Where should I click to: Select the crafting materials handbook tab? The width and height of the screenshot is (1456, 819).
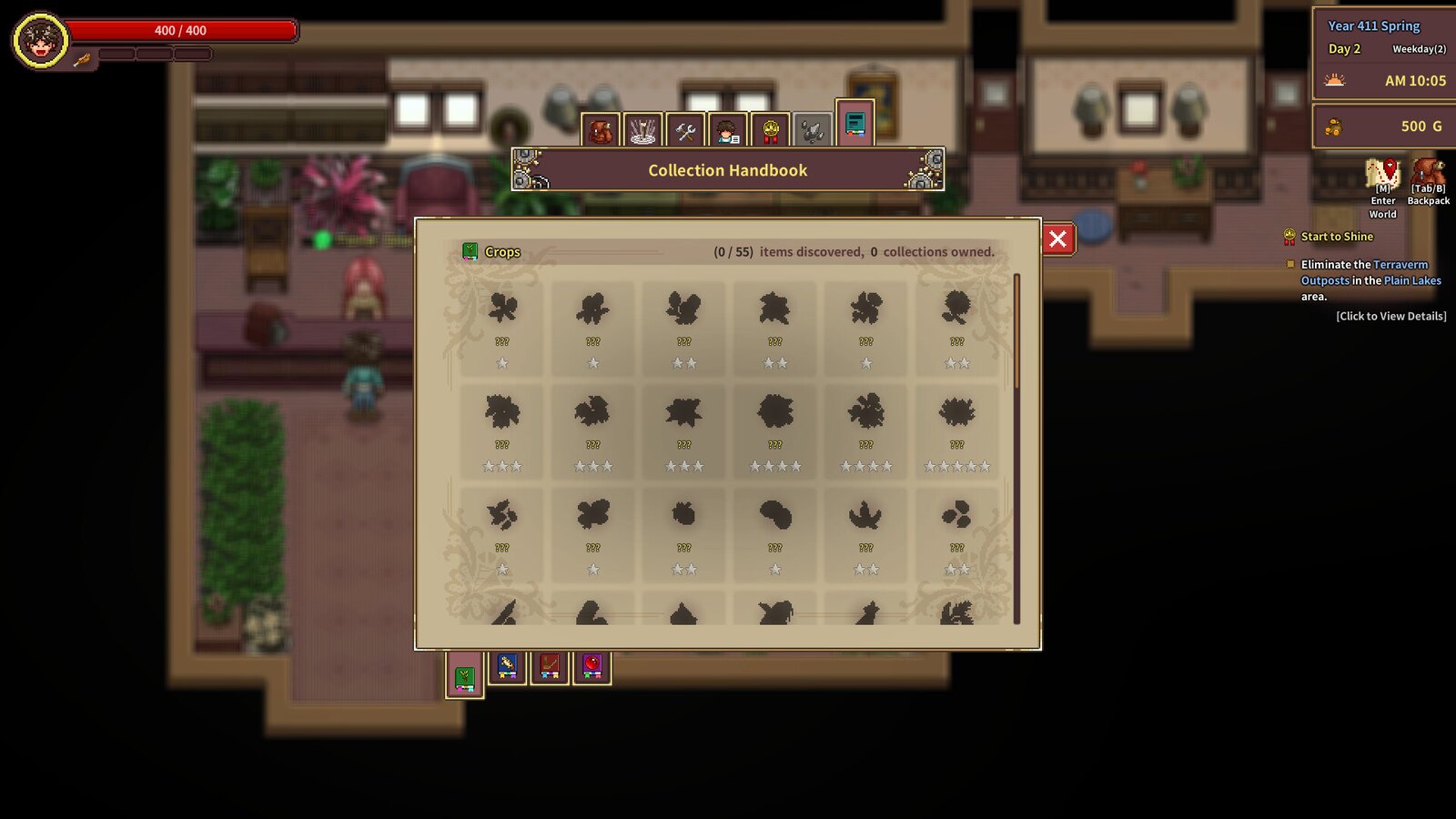pyautogui.click(x=644, y=128)
